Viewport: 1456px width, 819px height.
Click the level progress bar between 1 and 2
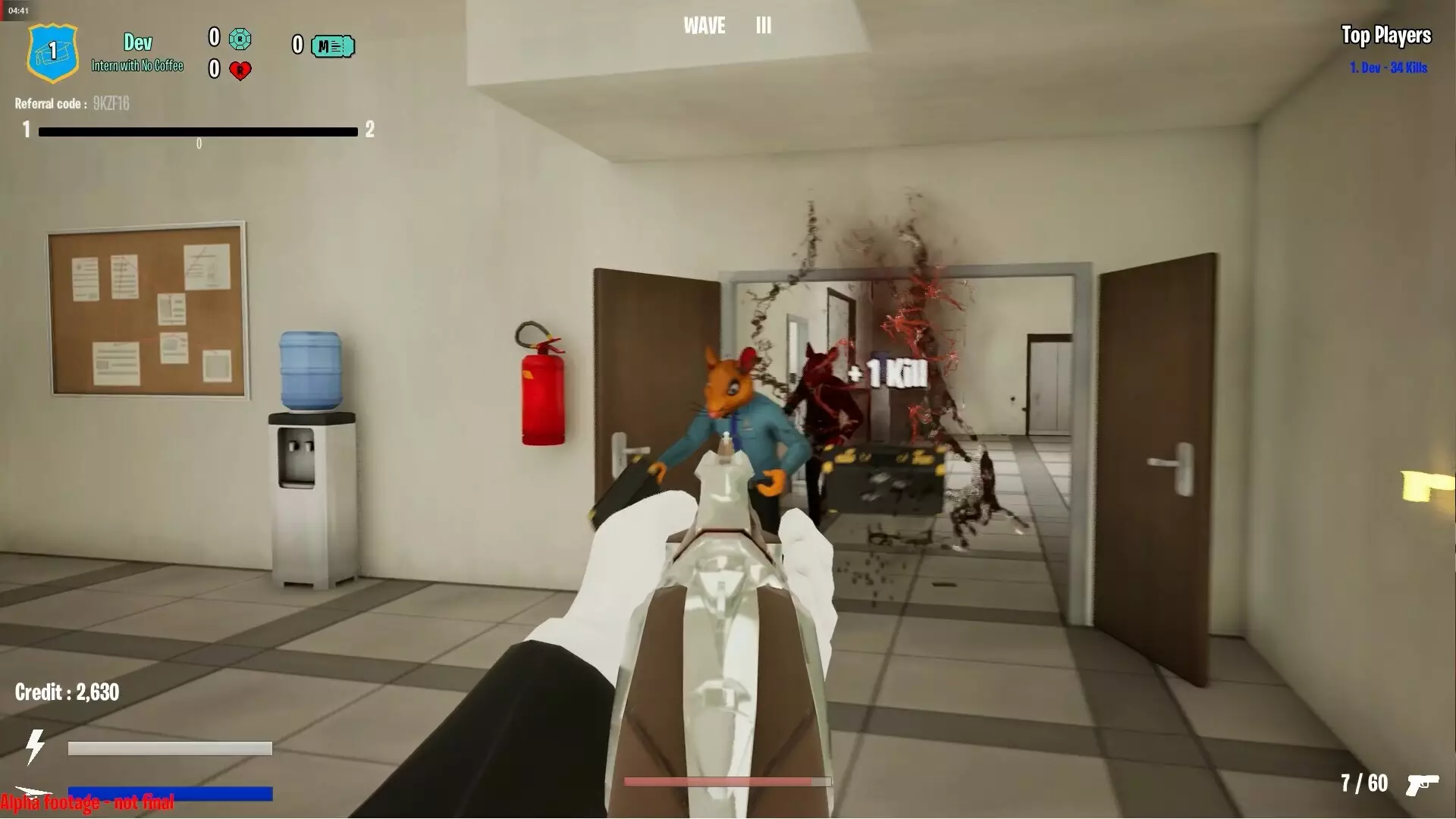[x=199, y=130]
